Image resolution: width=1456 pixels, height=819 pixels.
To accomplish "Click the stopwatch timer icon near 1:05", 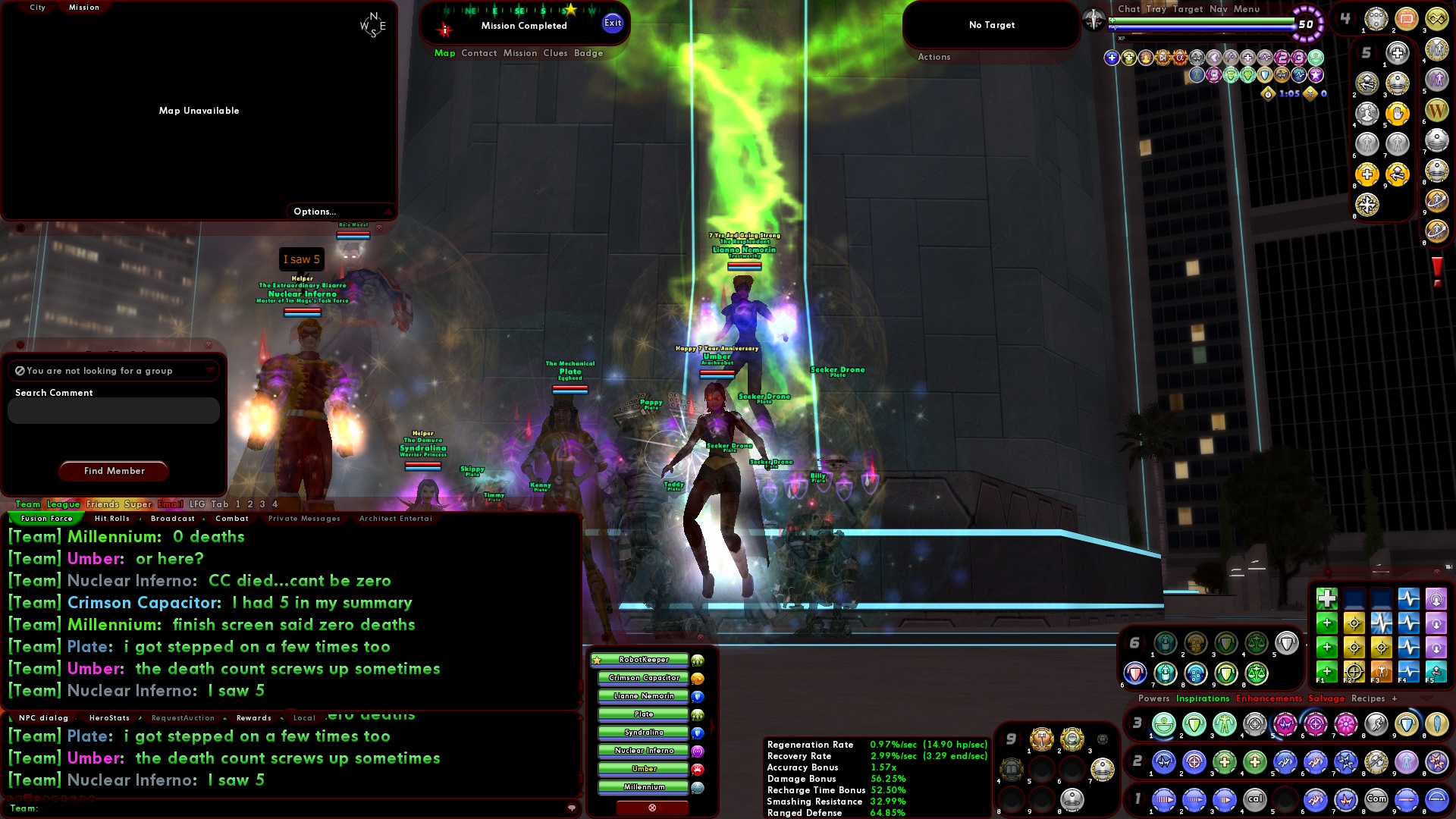I will coord(1268,94).
